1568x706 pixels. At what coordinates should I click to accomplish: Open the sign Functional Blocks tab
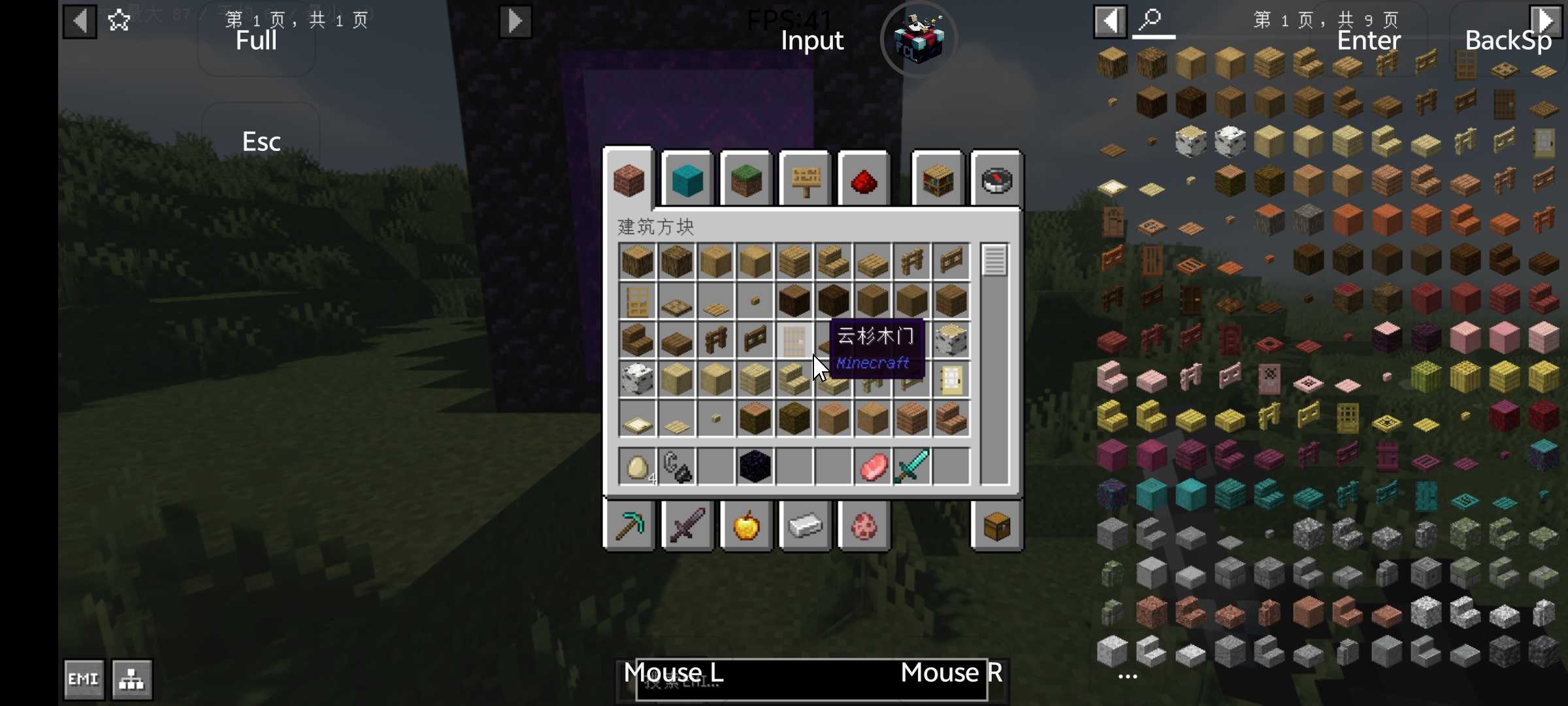[805, 180]
